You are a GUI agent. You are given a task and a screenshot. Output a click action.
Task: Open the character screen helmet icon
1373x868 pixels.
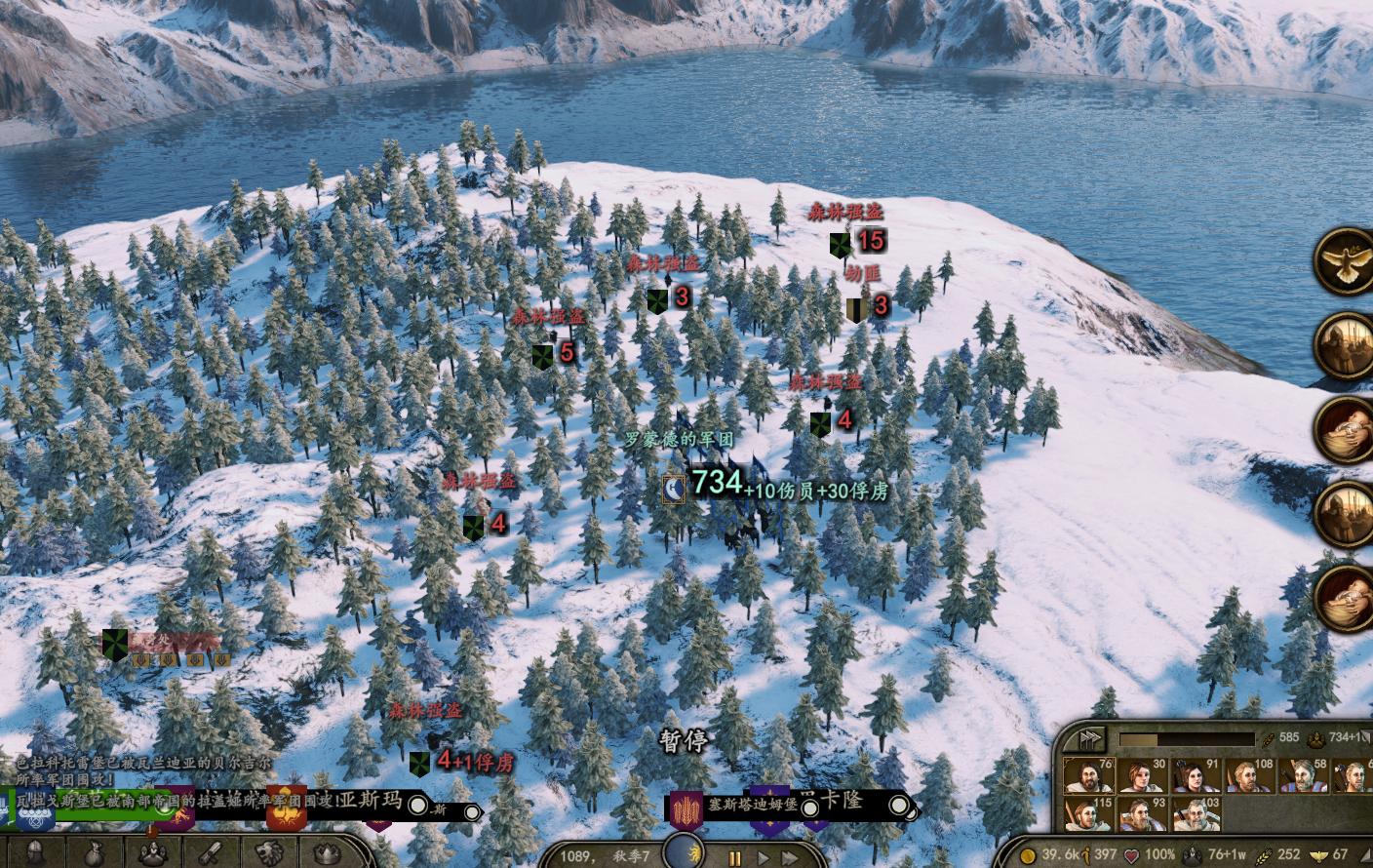pyautogui.click(x=36, y=851)
